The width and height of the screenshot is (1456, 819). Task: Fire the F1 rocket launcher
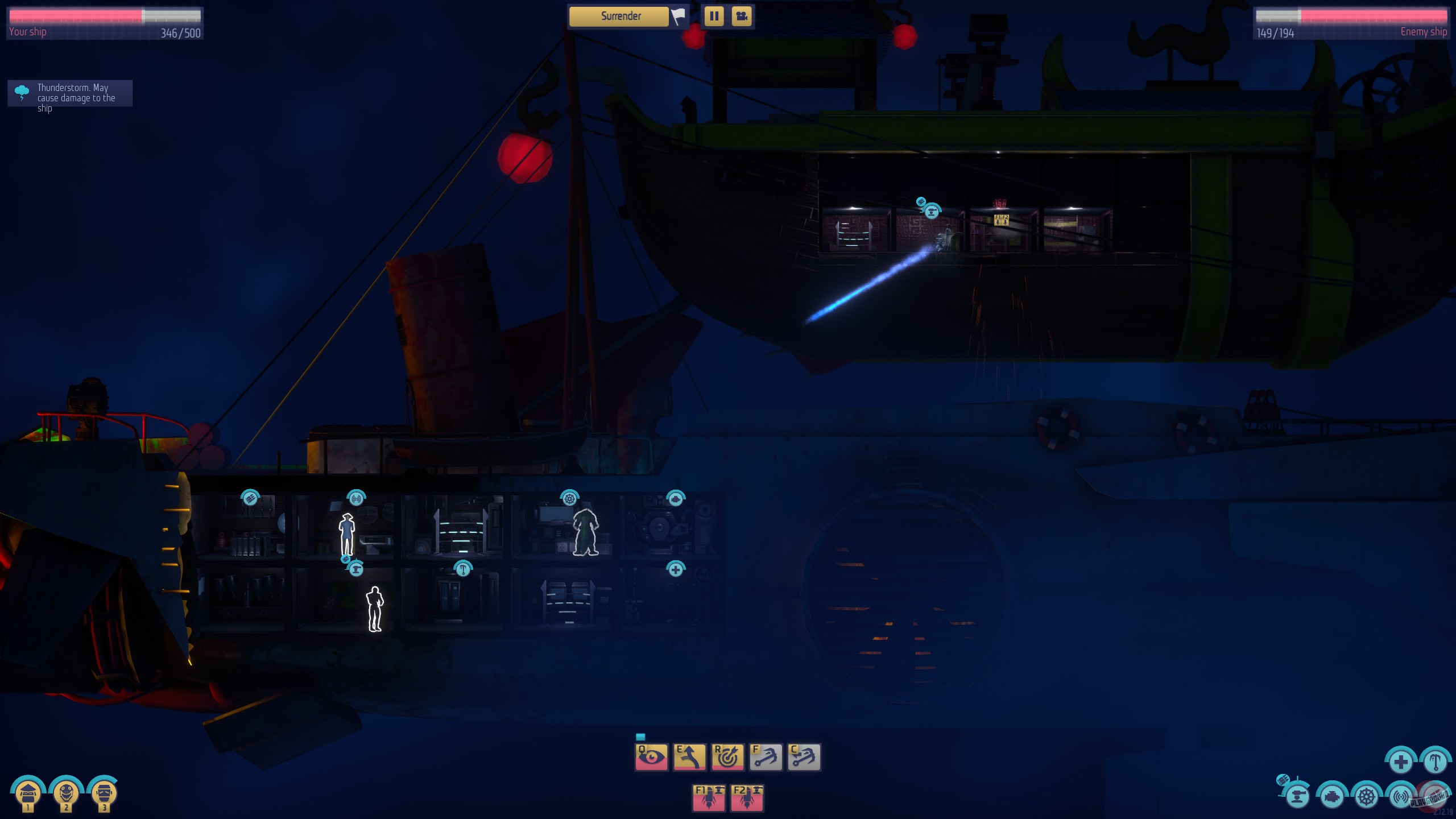pyautogui.click(x=709, y=798)
